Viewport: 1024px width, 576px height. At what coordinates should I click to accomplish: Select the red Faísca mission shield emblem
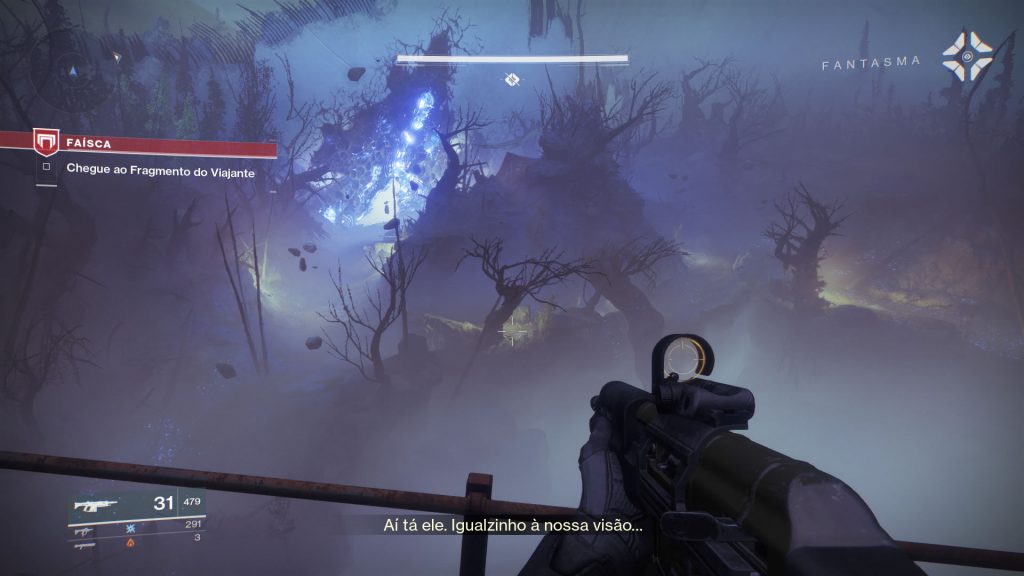pos(45,143)
